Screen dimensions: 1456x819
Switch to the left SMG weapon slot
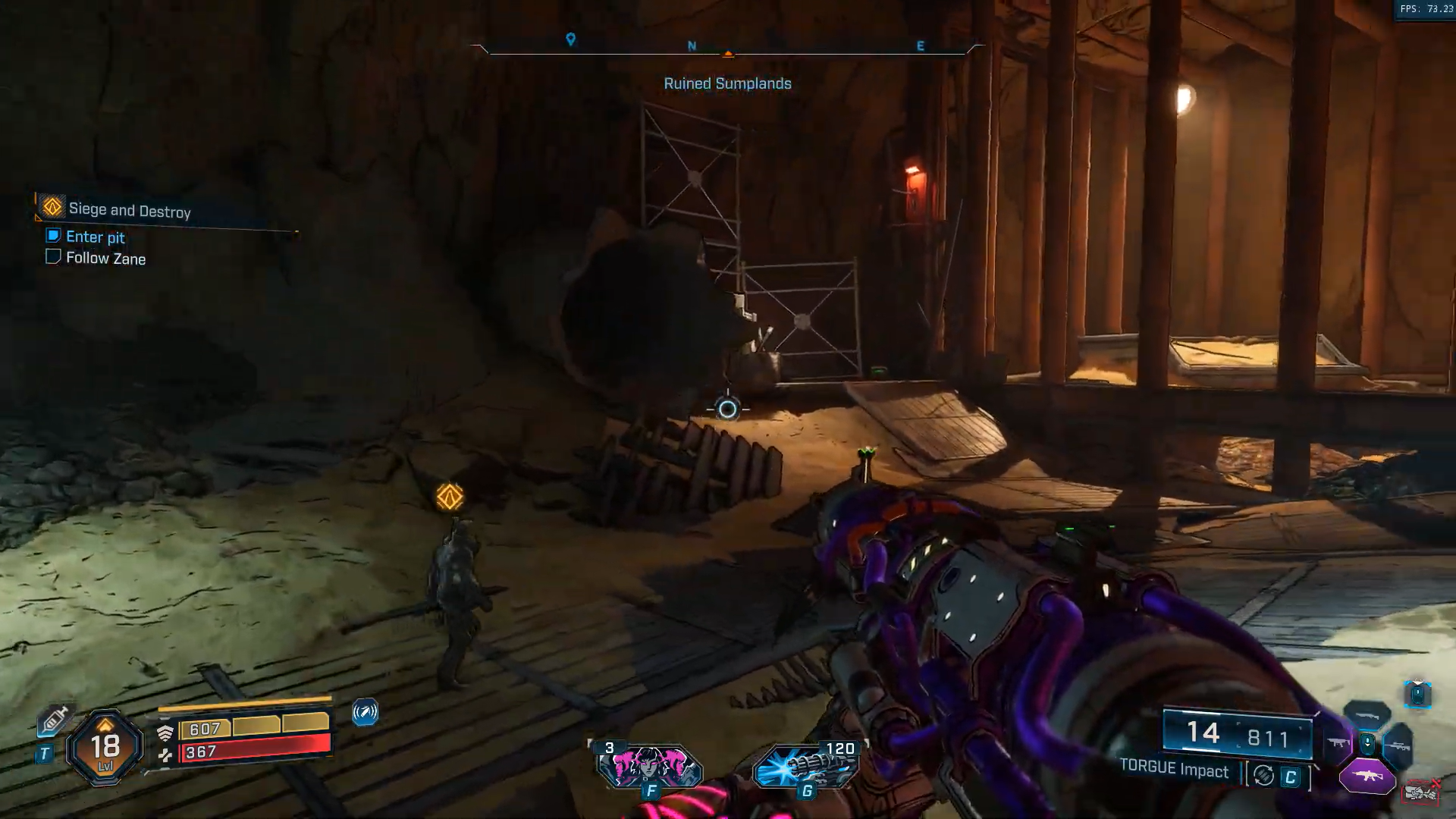[x=1337, y=744]
